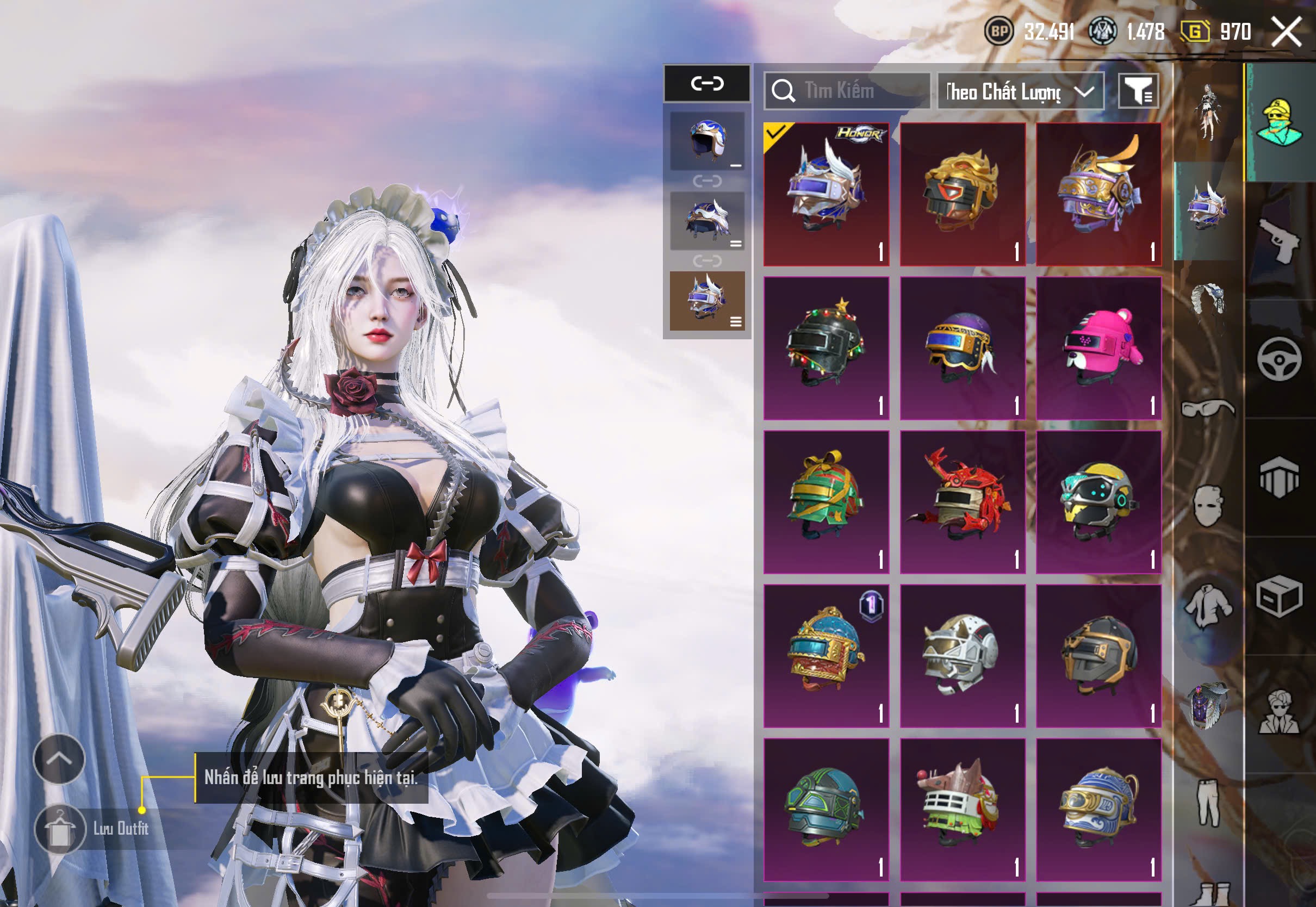This screenshot has width=1316, height=907.
Task: Choose the golden lion helmet
Action: [x=963, y=194]
